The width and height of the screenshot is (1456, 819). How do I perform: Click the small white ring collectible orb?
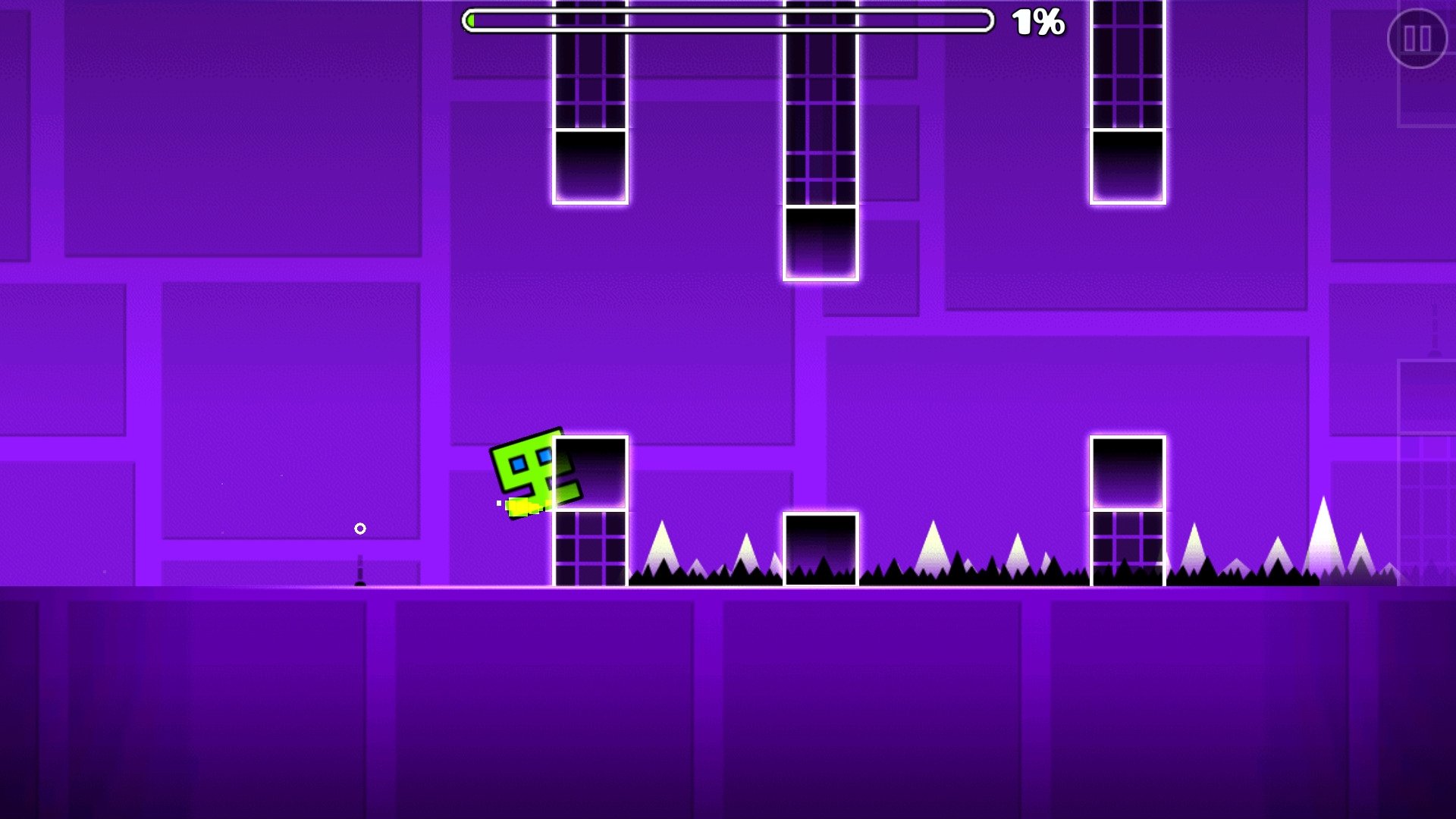(x=359, y=527)
